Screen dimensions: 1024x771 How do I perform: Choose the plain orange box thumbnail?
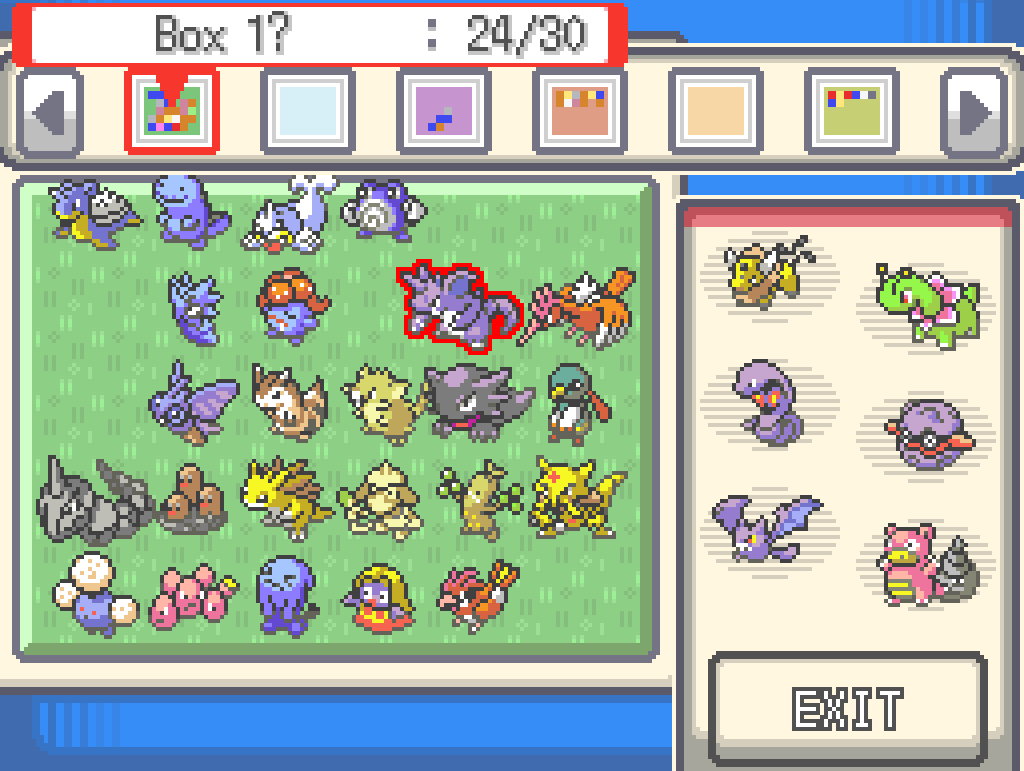(715, 110)
